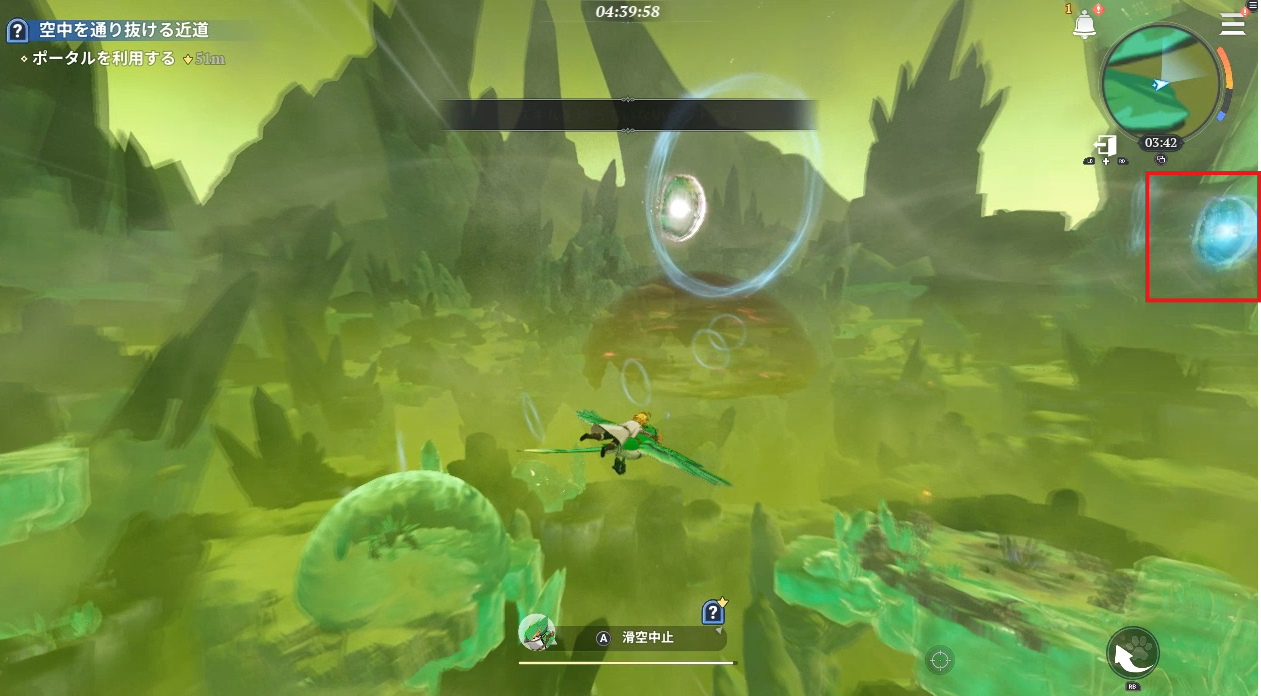Click the 滑空中止 stop-gliding prompt
The image size is (1261, 696).
point(640,637)
